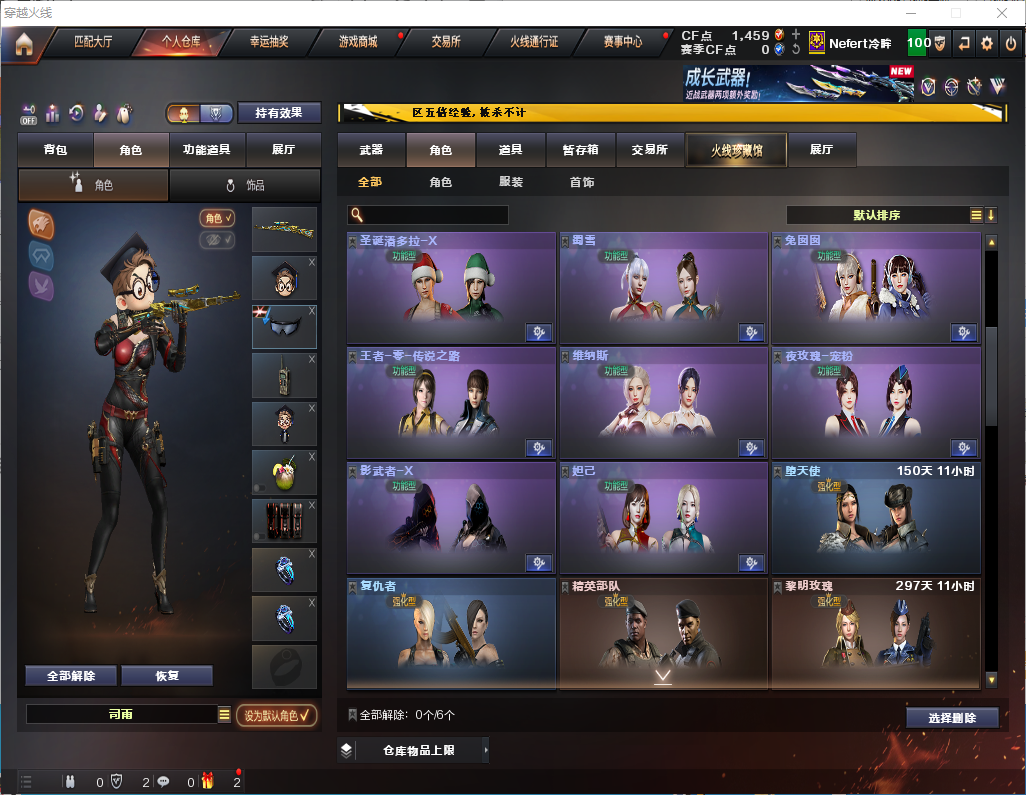
Task: Click the home icon button
Action: [23, 44]
